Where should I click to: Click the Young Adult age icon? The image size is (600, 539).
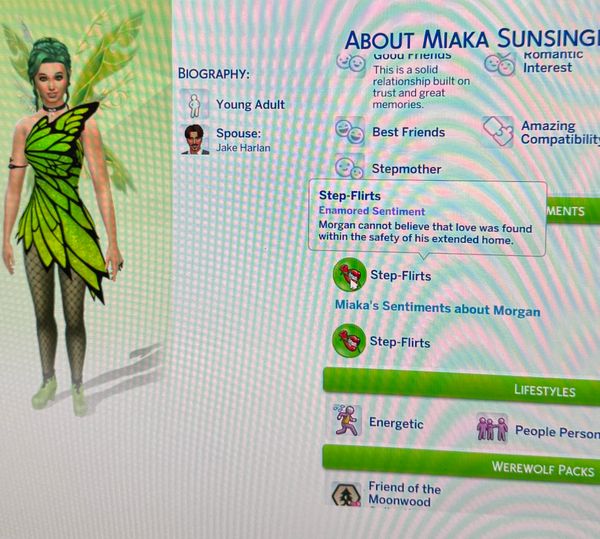(194, 104)
